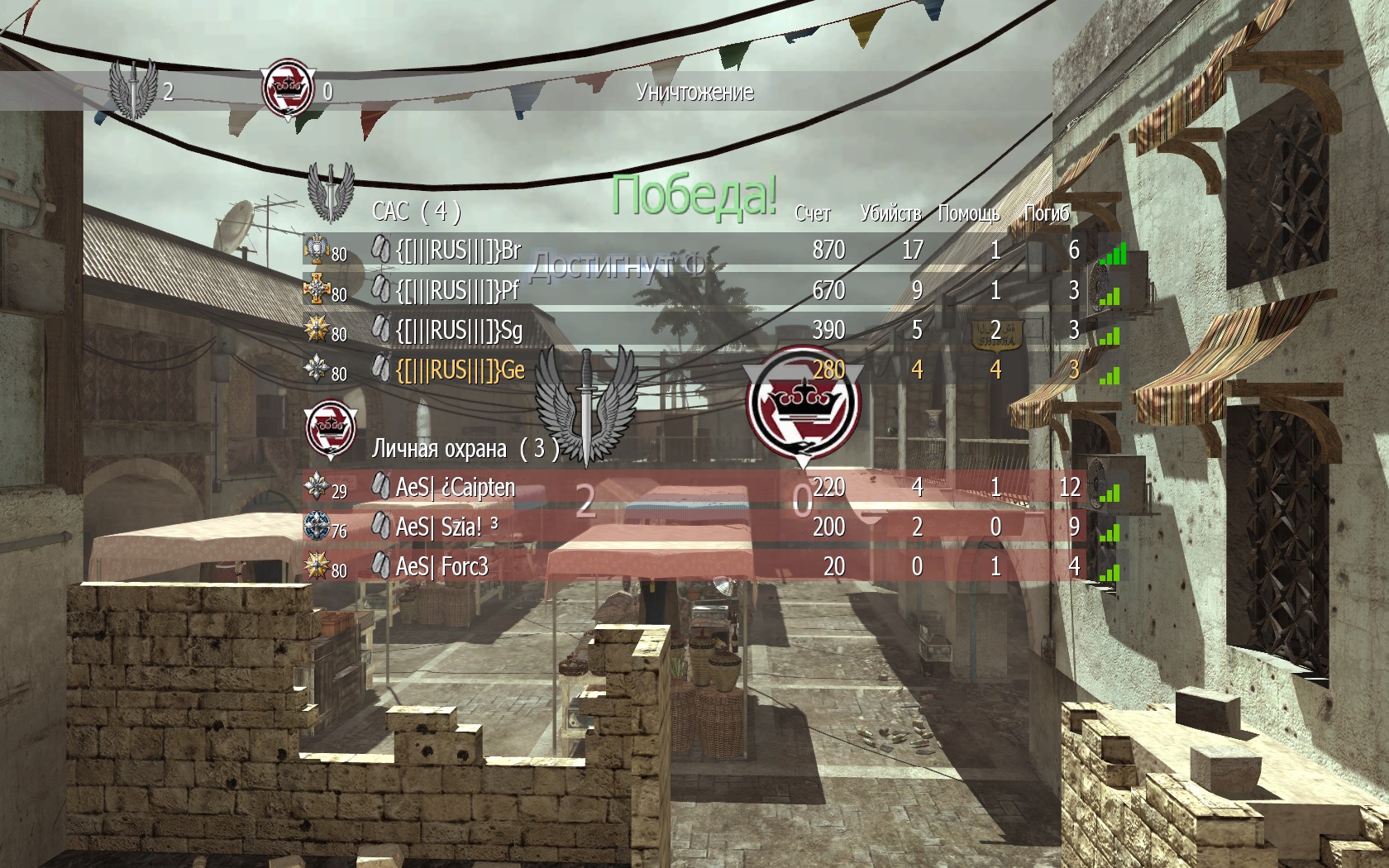
Task: Select player row {[|||RUS|||]}Br
Action: pyautogui.click(x=459, y=250)
